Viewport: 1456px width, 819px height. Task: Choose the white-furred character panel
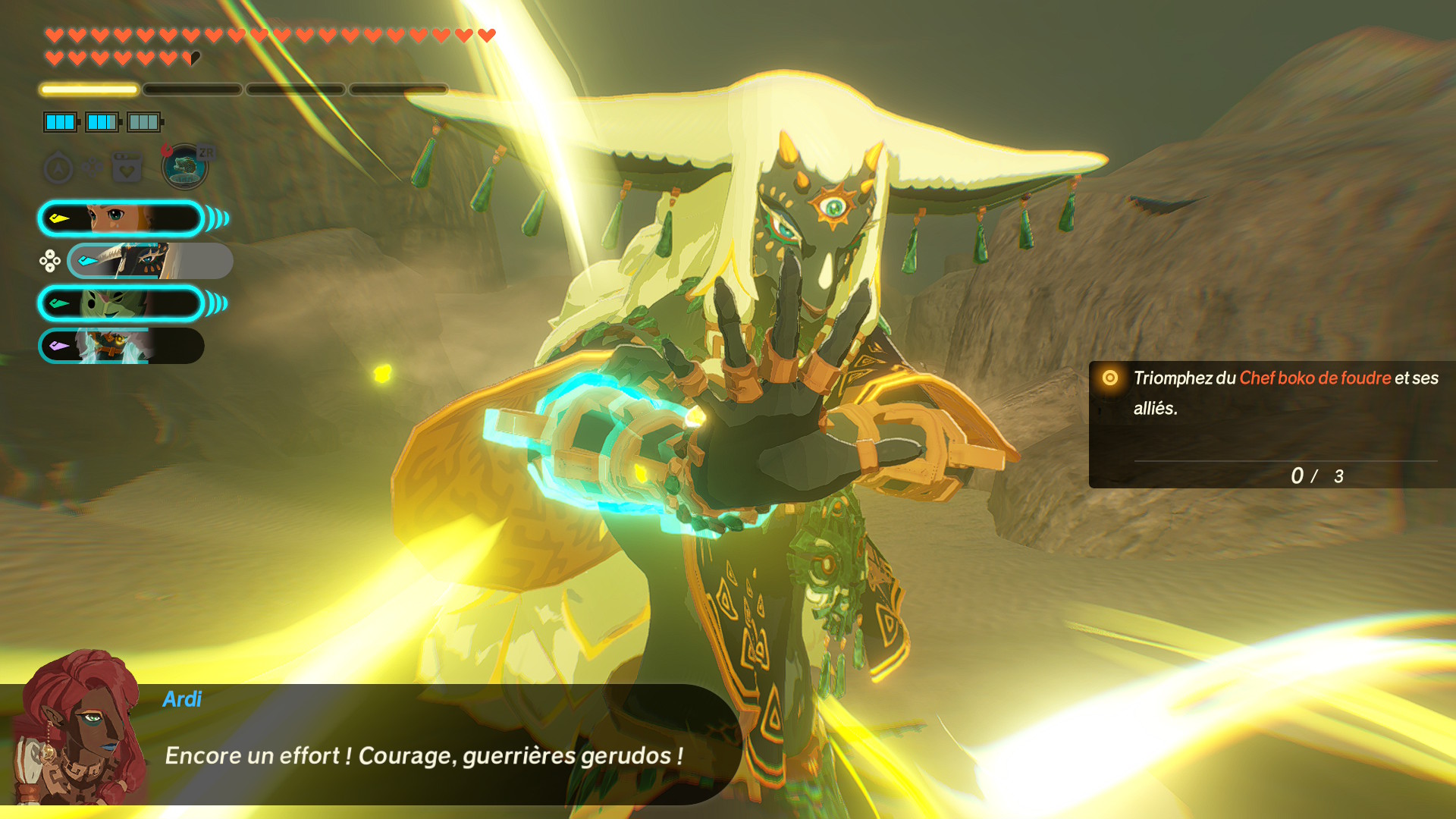121,347
